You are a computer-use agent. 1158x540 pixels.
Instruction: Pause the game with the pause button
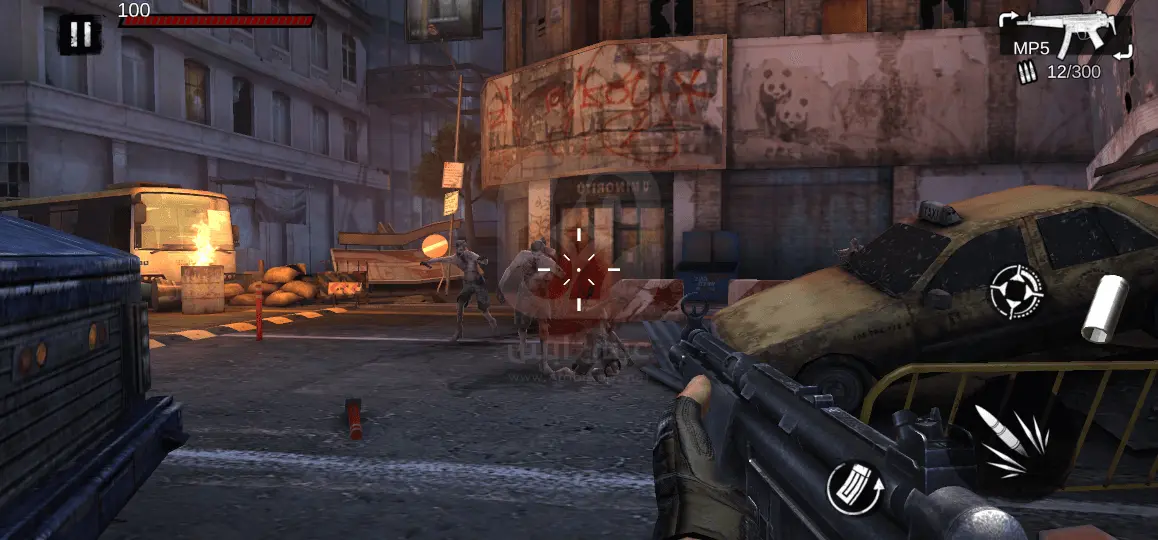coord(80,34)
